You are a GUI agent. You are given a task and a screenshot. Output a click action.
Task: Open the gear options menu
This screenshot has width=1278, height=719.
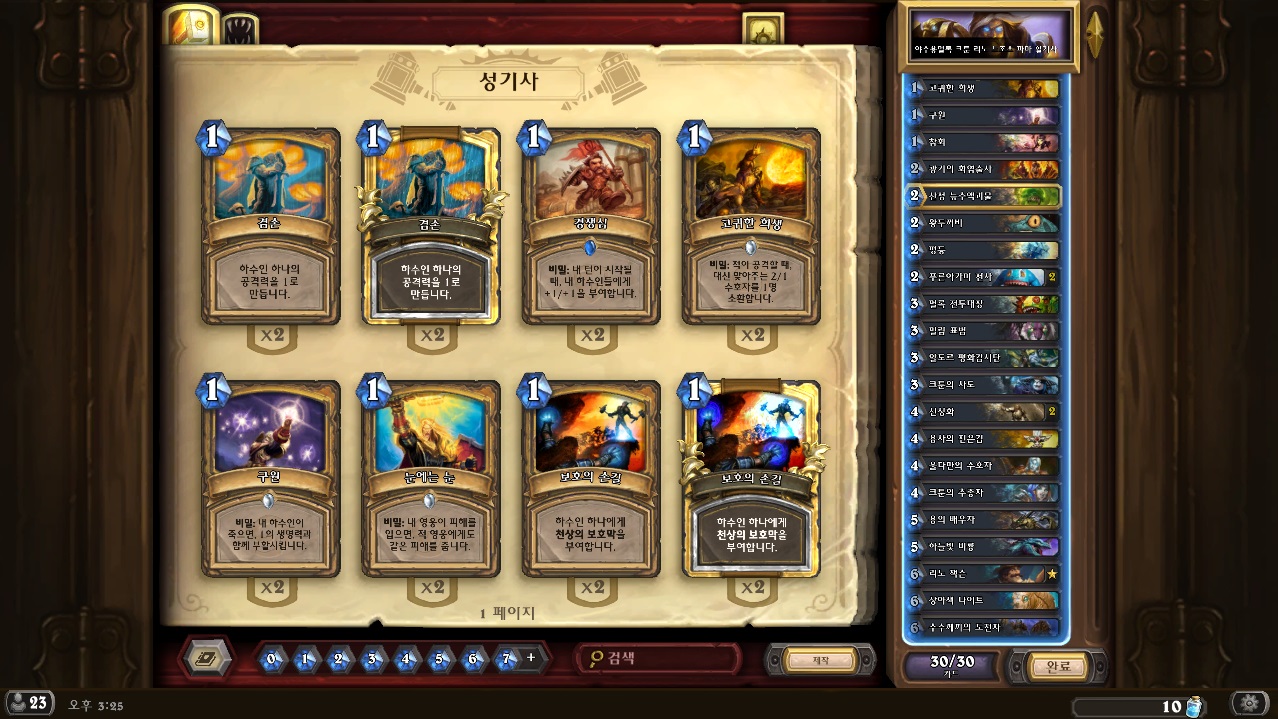(x=1249, y=704)
